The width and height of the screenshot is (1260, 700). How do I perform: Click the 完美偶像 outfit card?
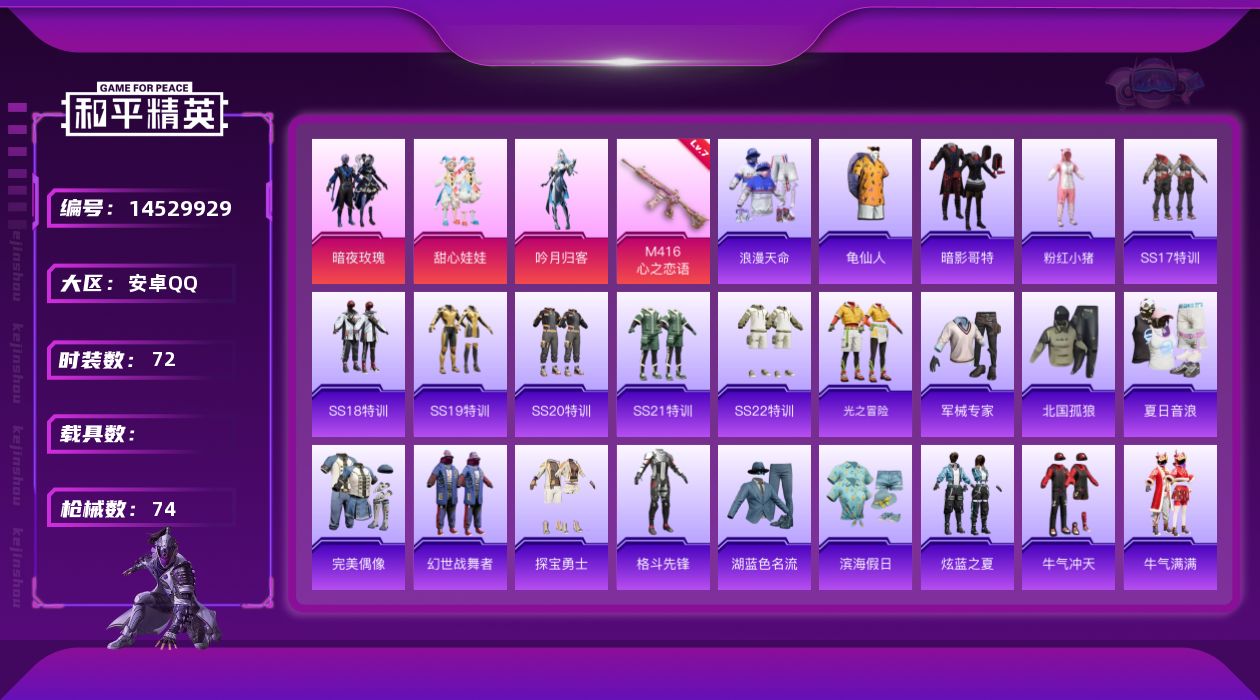(358, 516)
